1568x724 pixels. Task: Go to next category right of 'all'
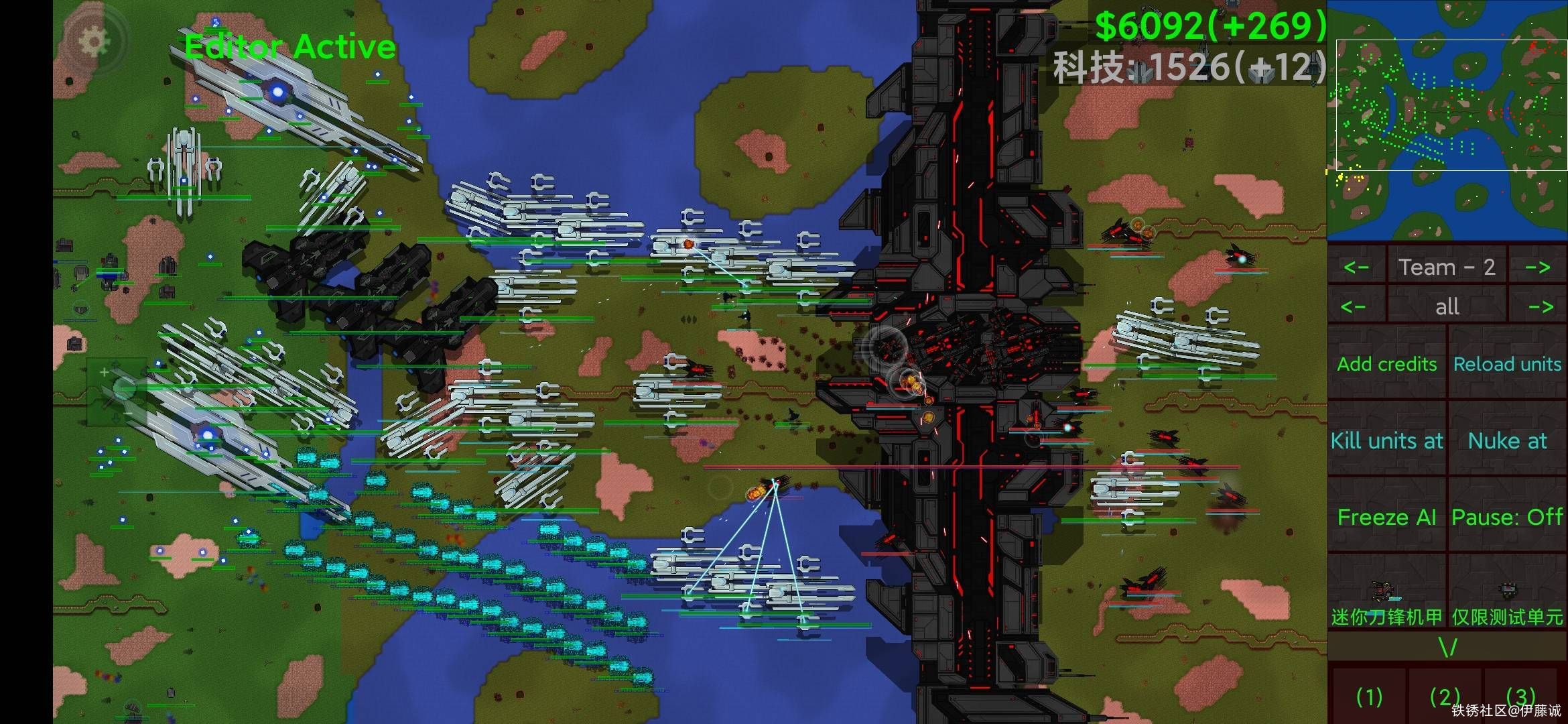tap(1540, 307)
